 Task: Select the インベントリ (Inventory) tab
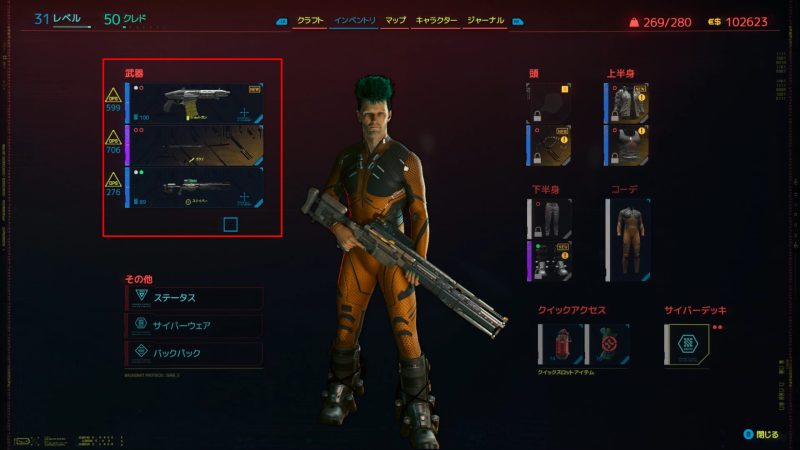(354, 20)
